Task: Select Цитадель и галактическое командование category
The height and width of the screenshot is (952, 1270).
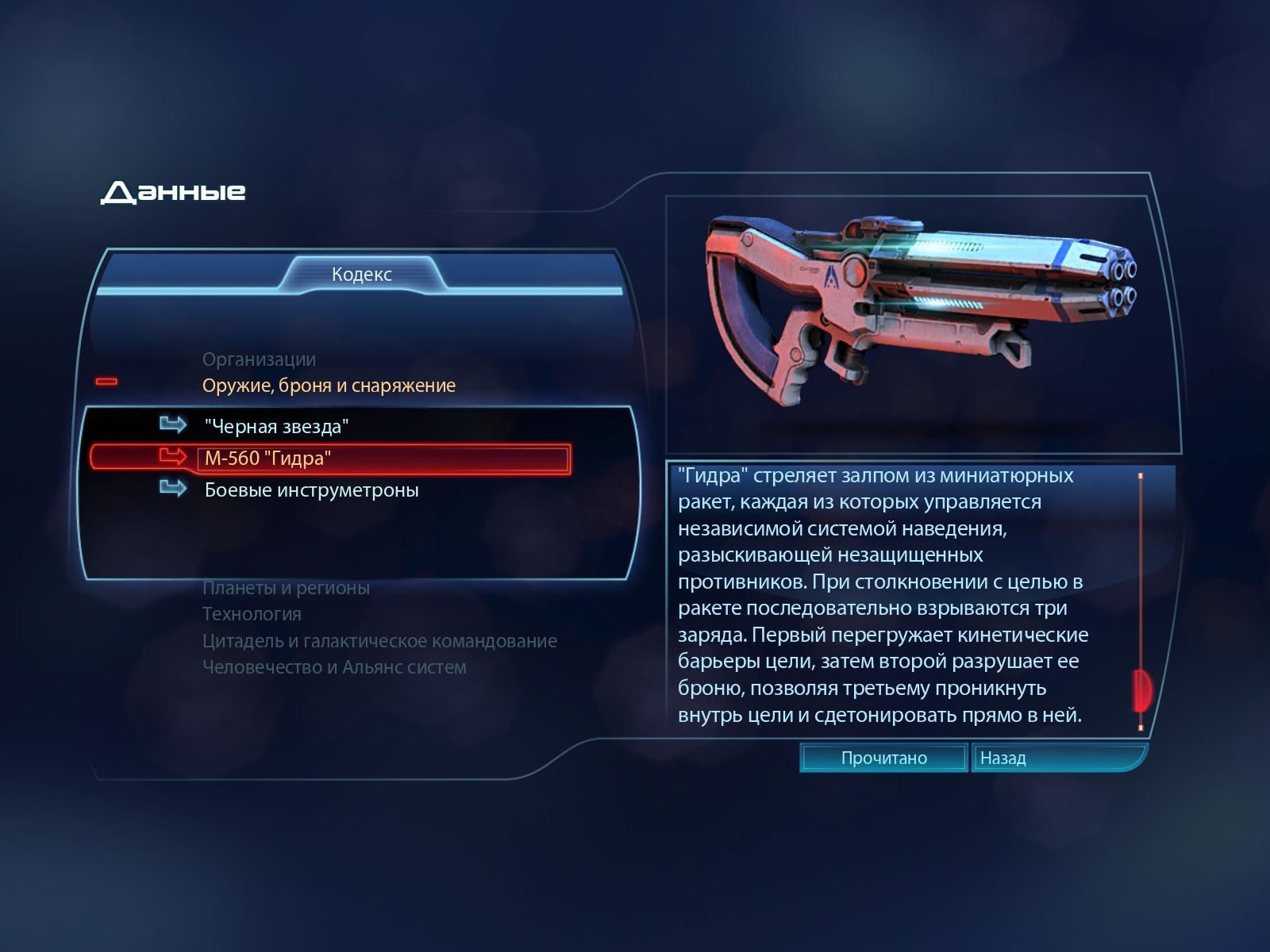Action: (x=379, y=641)
